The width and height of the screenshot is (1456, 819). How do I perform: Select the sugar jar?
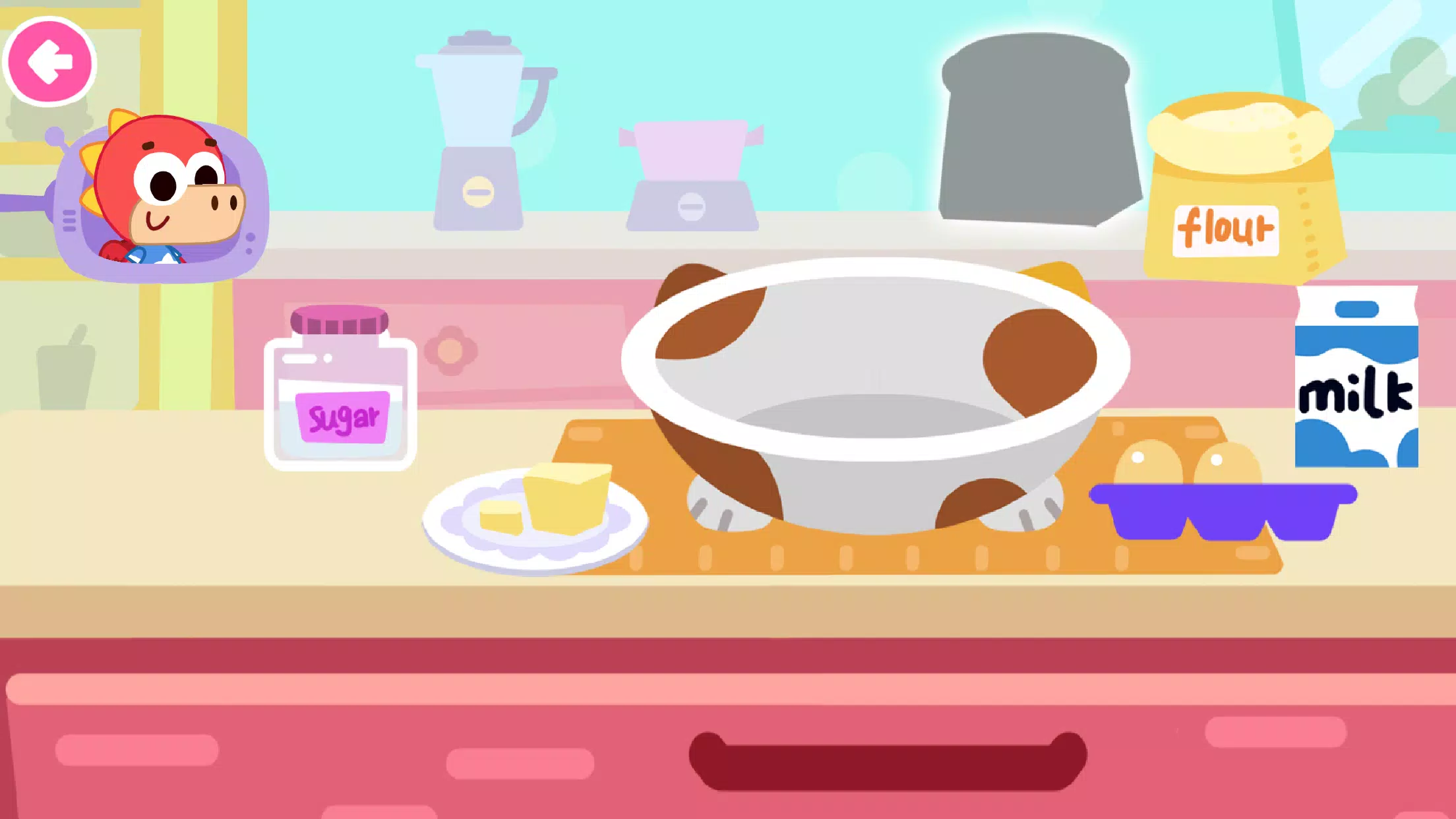pyautogui.click(x=342, y=396)
